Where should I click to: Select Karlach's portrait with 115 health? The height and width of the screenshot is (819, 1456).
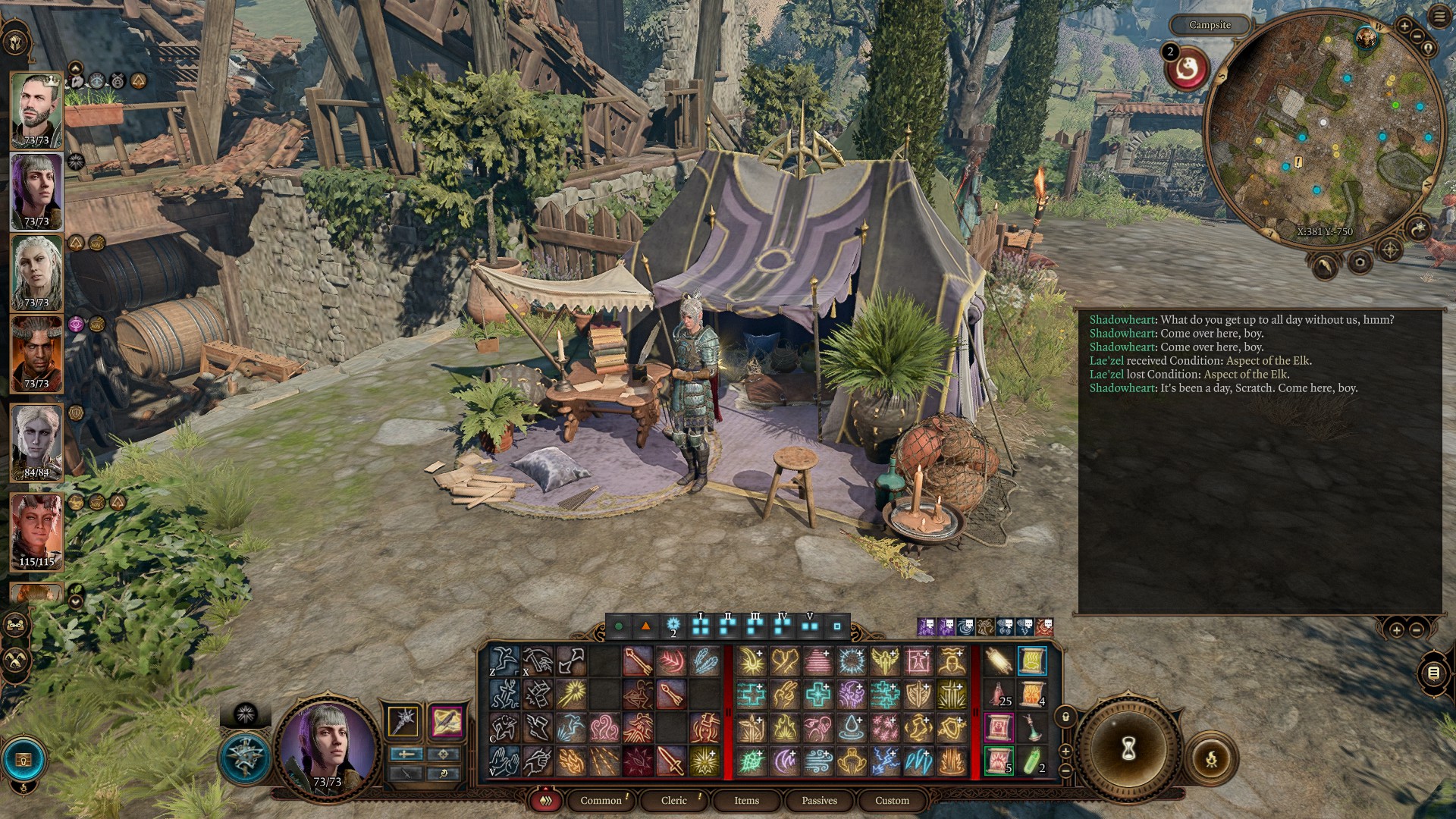point(36,531)
